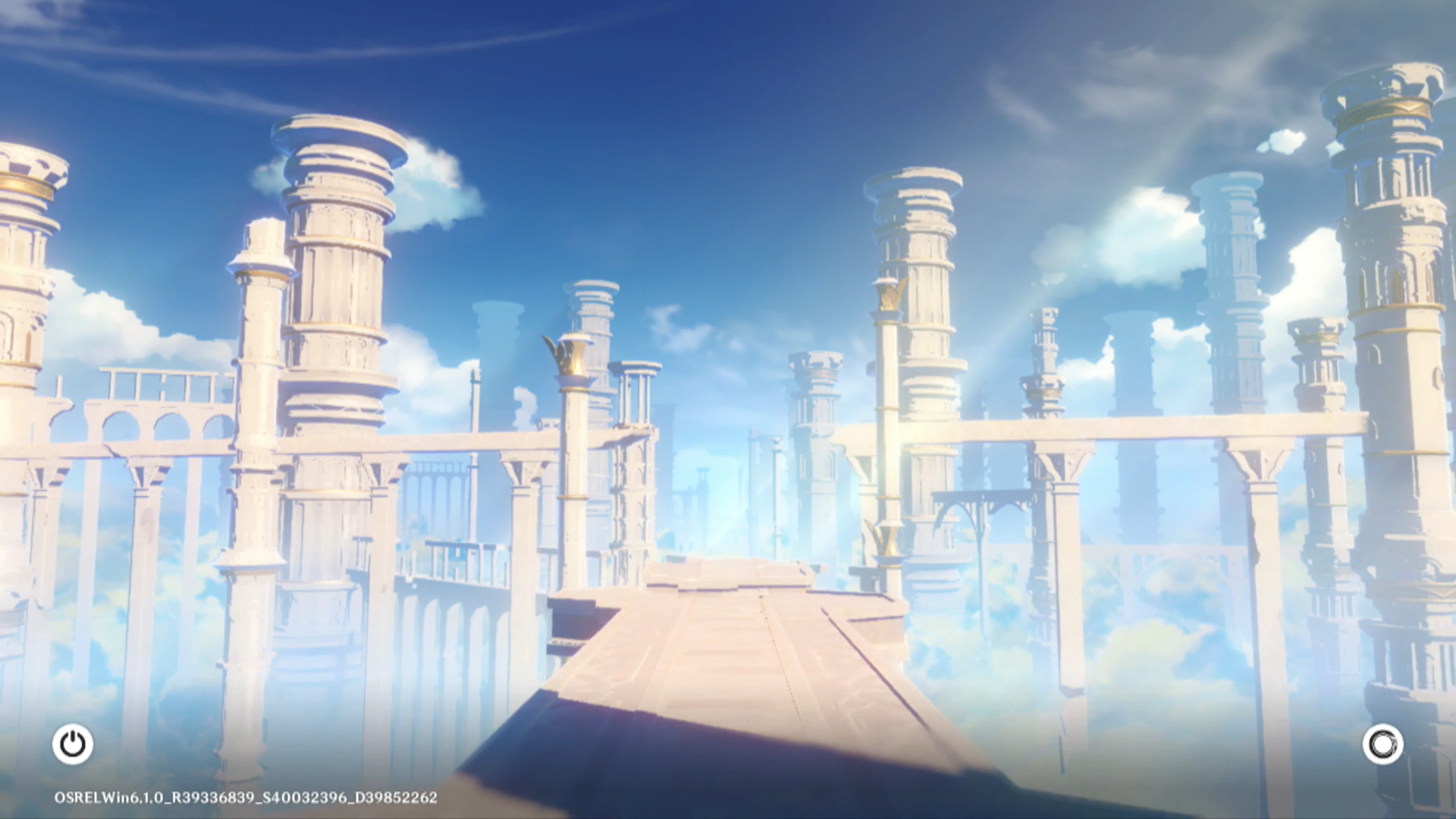The image size is (1456, 819).
Task: Open the circular ring icon button
Action: [1382, 744]
